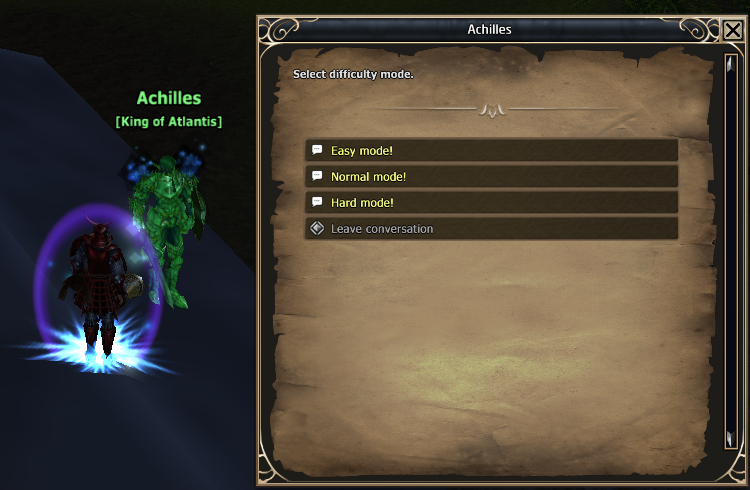Close the Achilles dialogue window

tap(733, 31)
